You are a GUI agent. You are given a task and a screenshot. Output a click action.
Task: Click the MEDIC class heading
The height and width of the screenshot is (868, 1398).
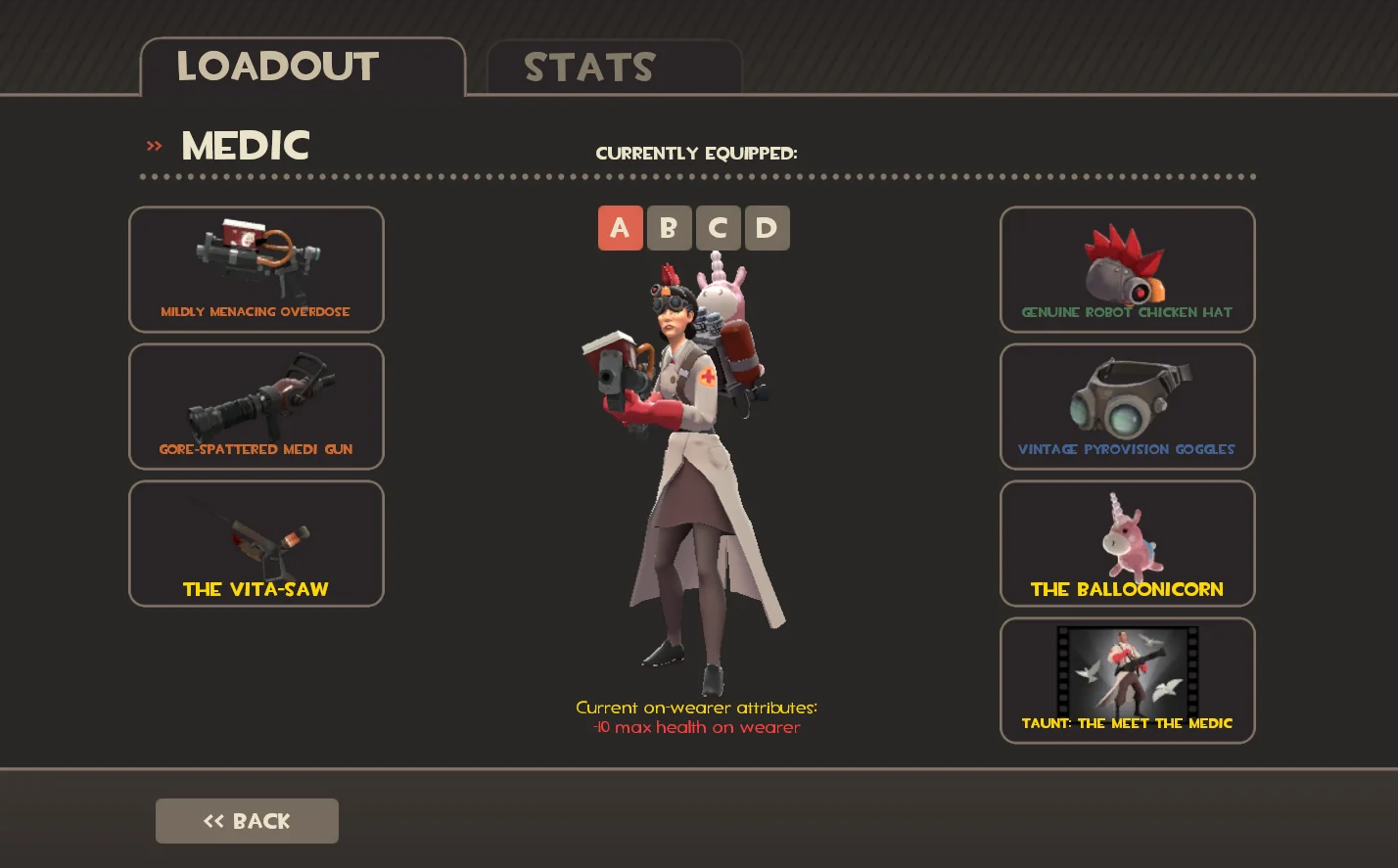click(244, 145)
